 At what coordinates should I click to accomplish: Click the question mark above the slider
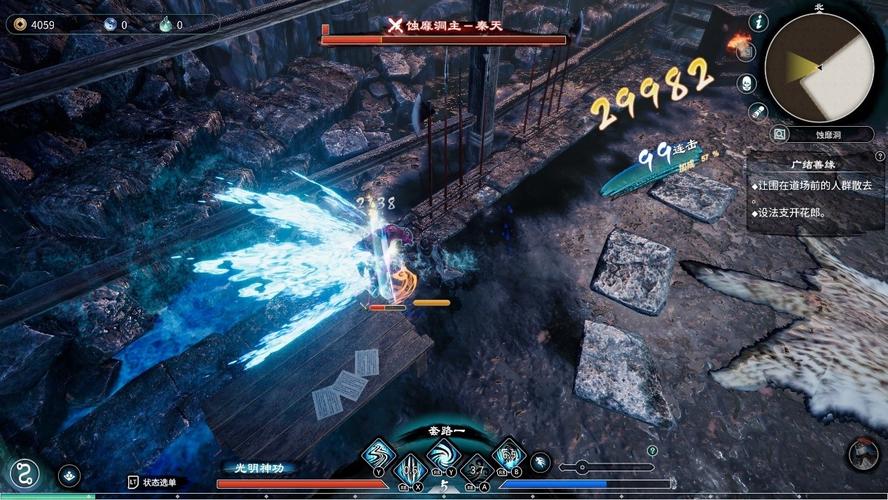[x=652, y=451]
